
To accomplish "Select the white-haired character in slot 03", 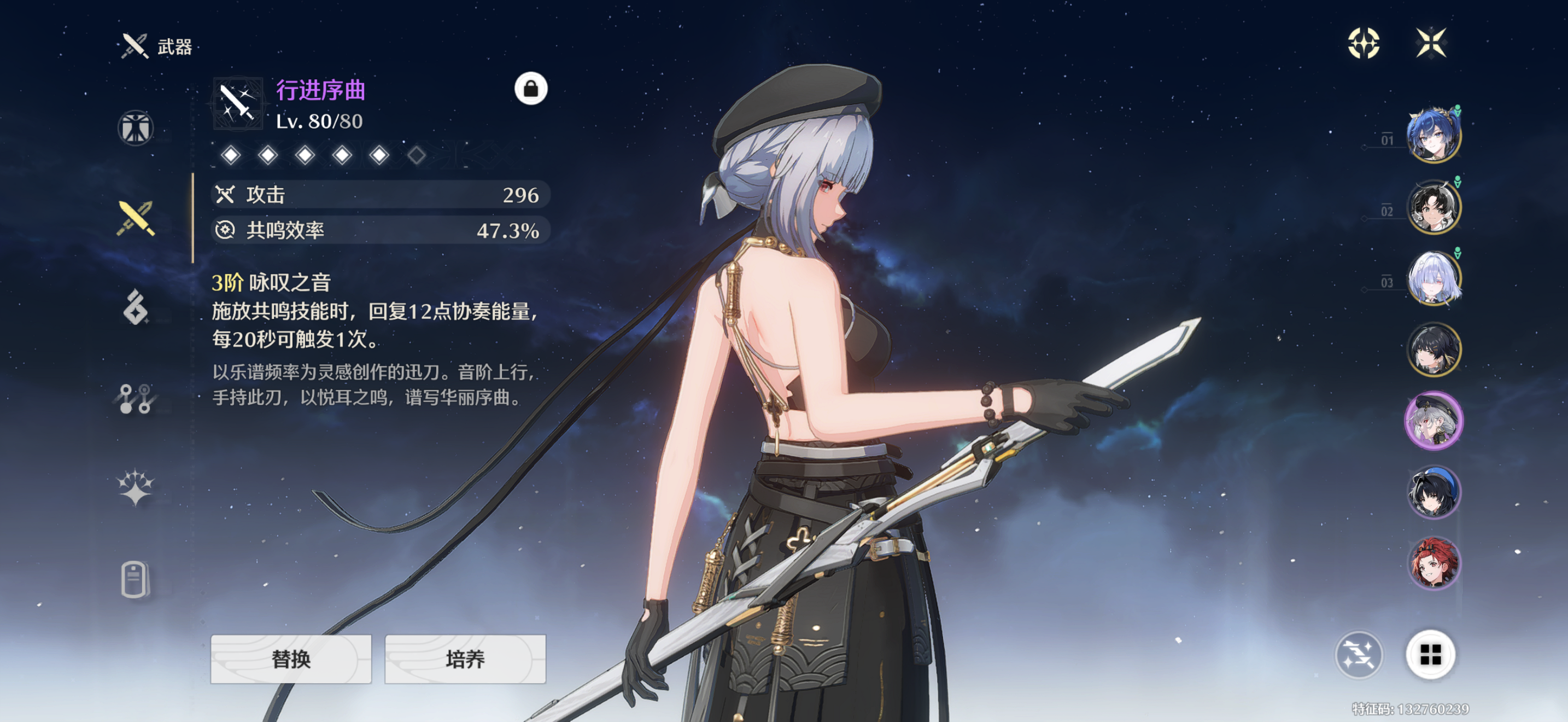I will click(1433, 278).
